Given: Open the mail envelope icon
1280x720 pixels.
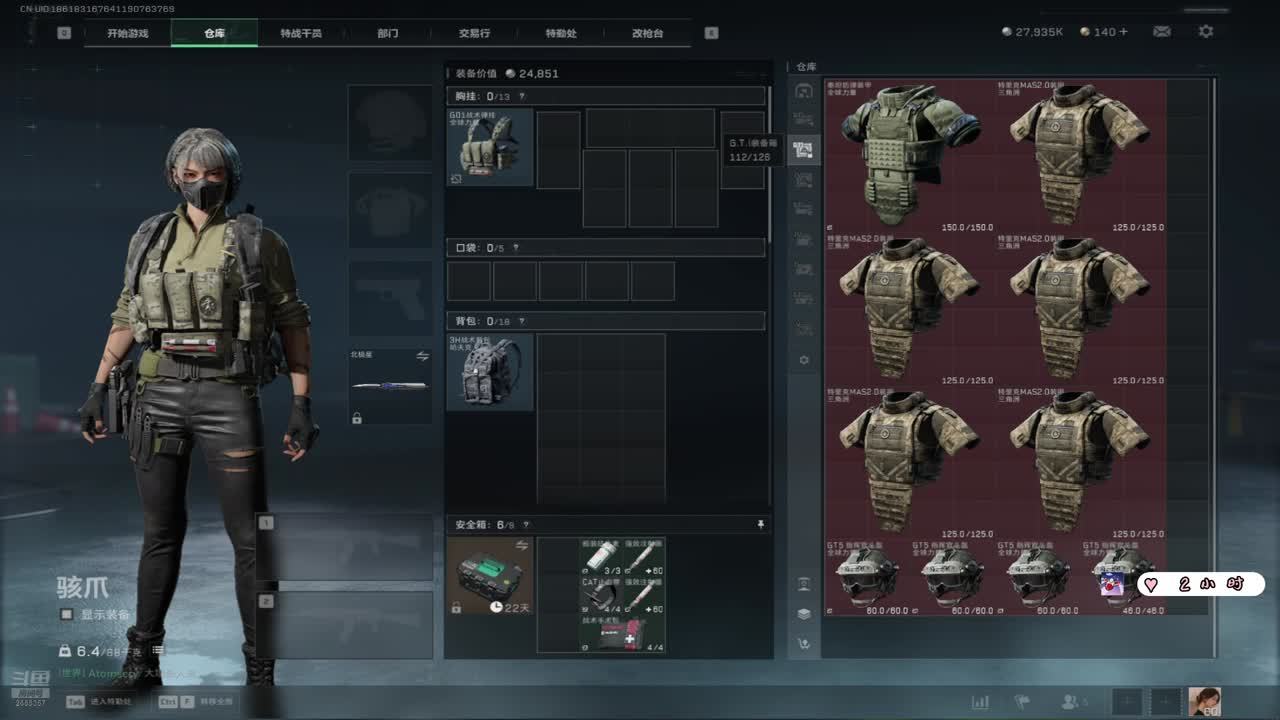Looking at the screenshot, I should (x=1162, y=32).
